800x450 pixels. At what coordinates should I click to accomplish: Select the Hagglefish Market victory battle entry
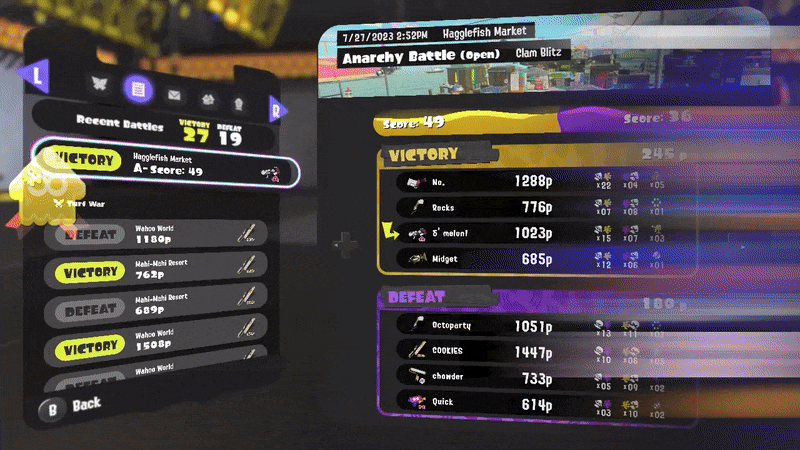(165, 170)
